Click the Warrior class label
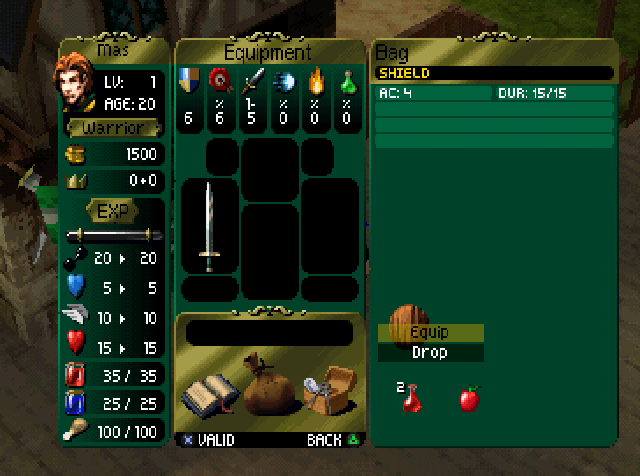Image resolution: width=640 pixels, height=476 pixels. [x=112, y=128]
